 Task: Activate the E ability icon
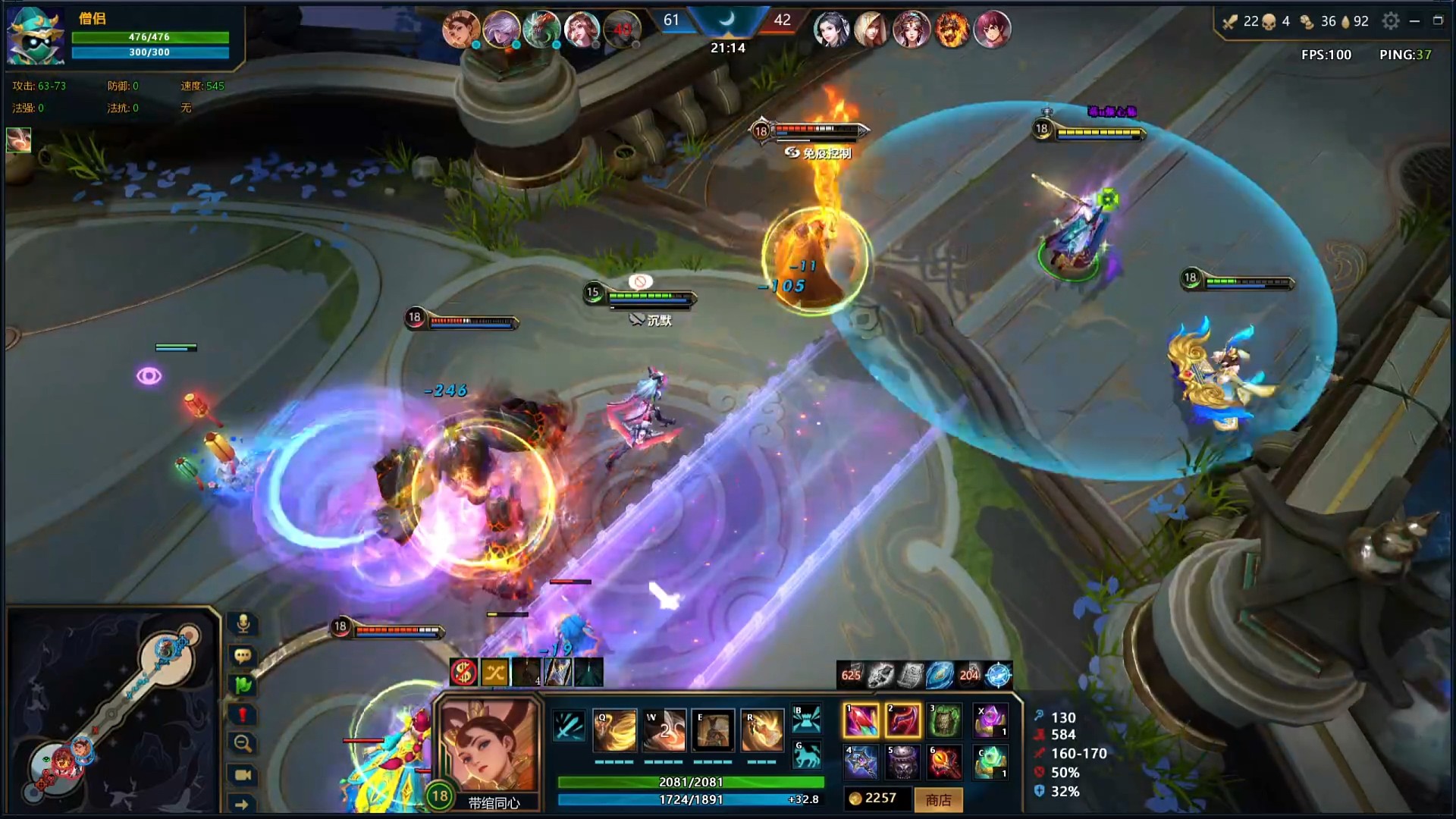coord(713,730)
